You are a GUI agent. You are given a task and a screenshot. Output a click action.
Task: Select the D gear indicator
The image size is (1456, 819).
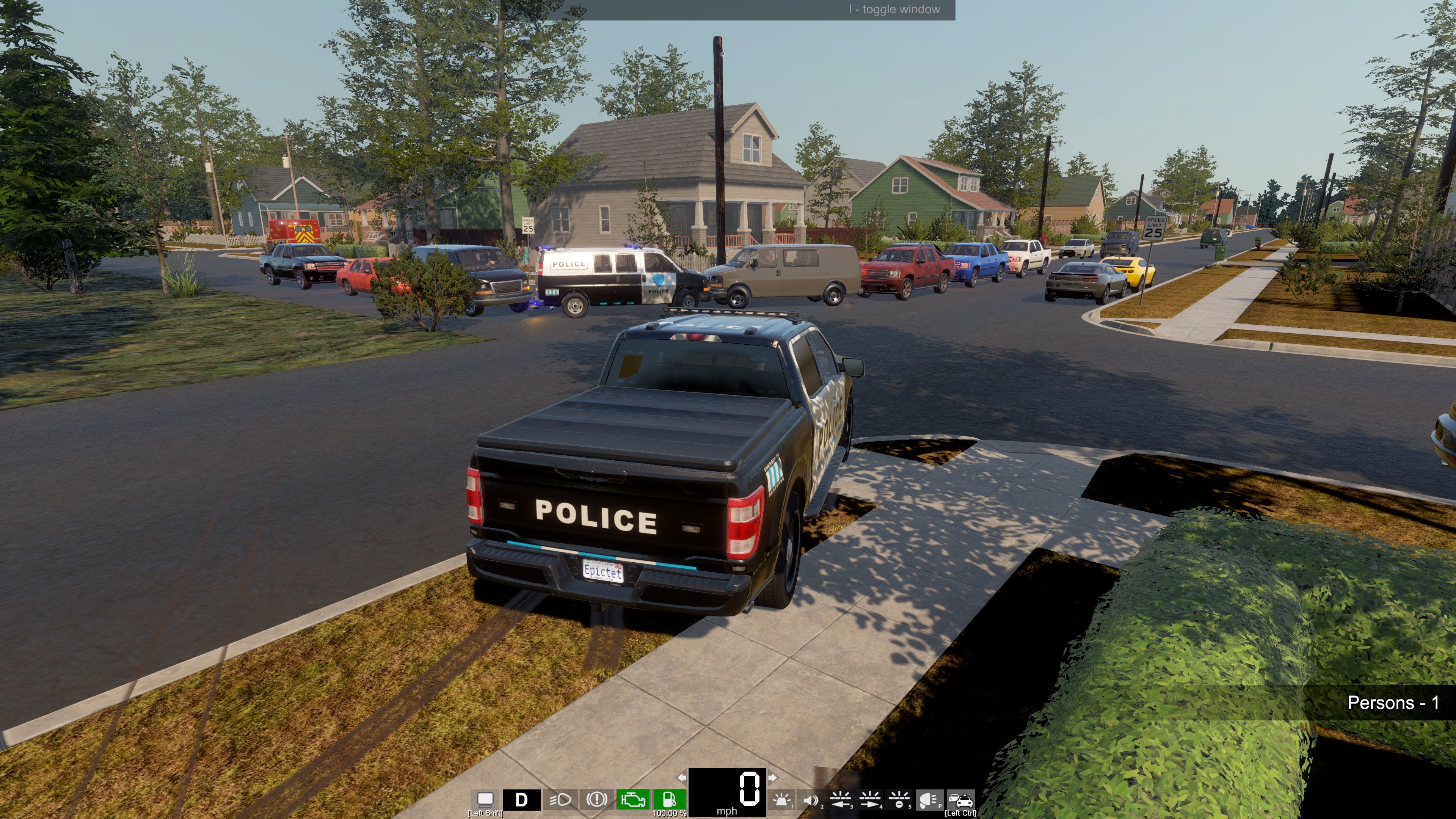tap(522, 800)
